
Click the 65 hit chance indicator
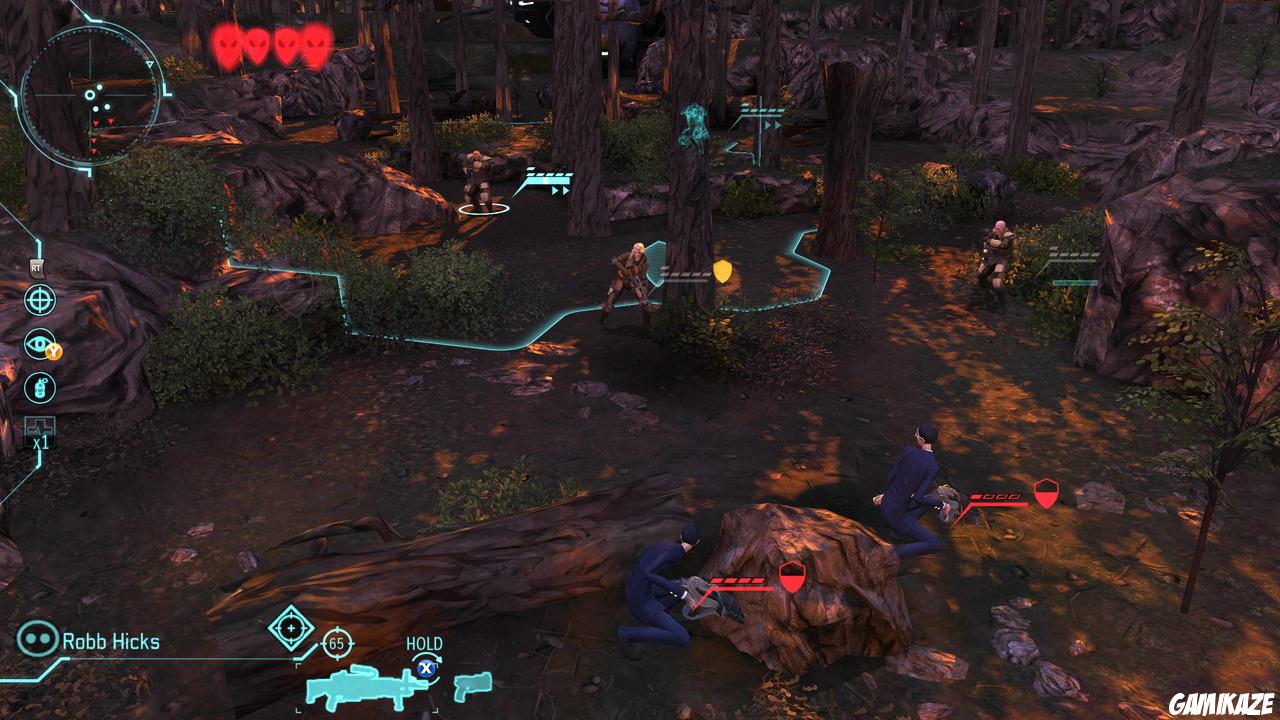tap(336, 643)
